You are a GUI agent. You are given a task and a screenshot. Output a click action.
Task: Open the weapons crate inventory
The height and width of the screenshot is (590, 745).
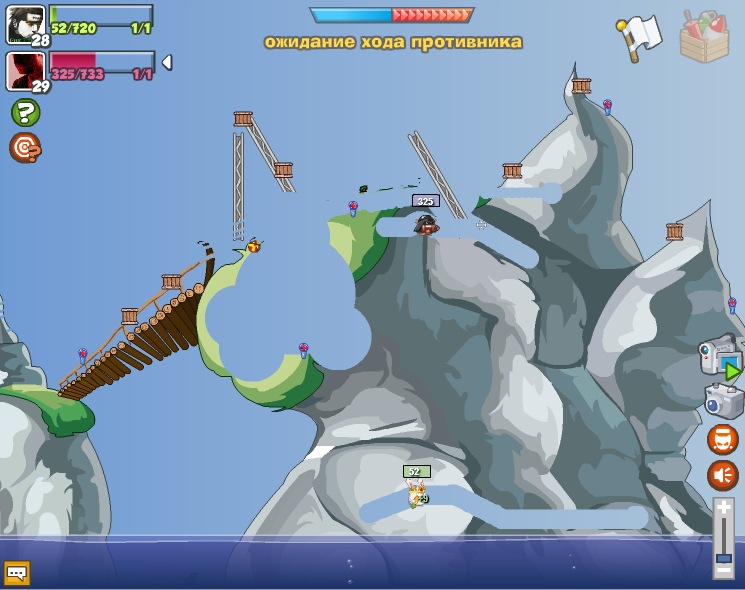705,36
